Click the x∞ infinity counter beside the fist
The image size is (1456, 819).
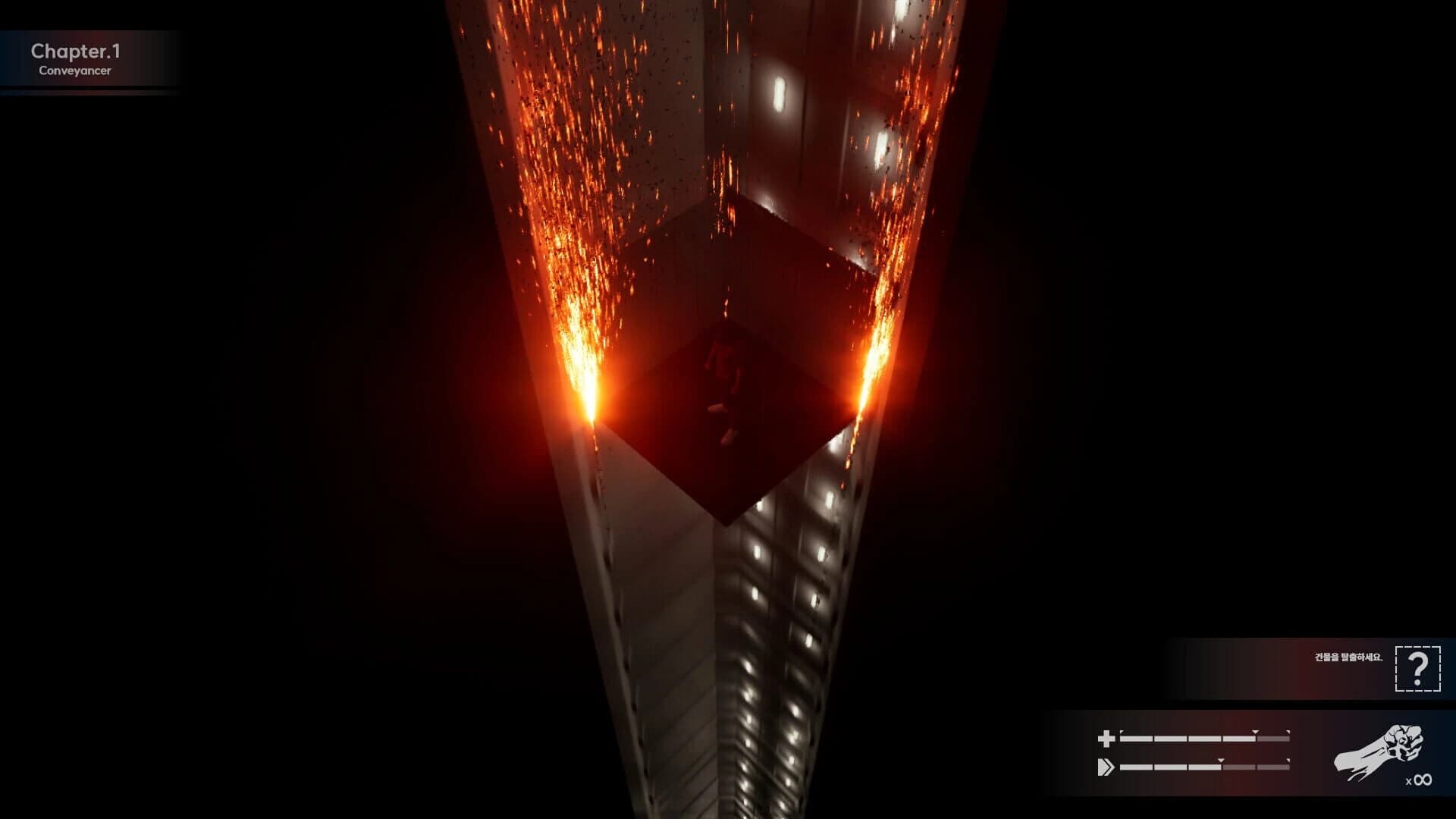pos(1418,780)
